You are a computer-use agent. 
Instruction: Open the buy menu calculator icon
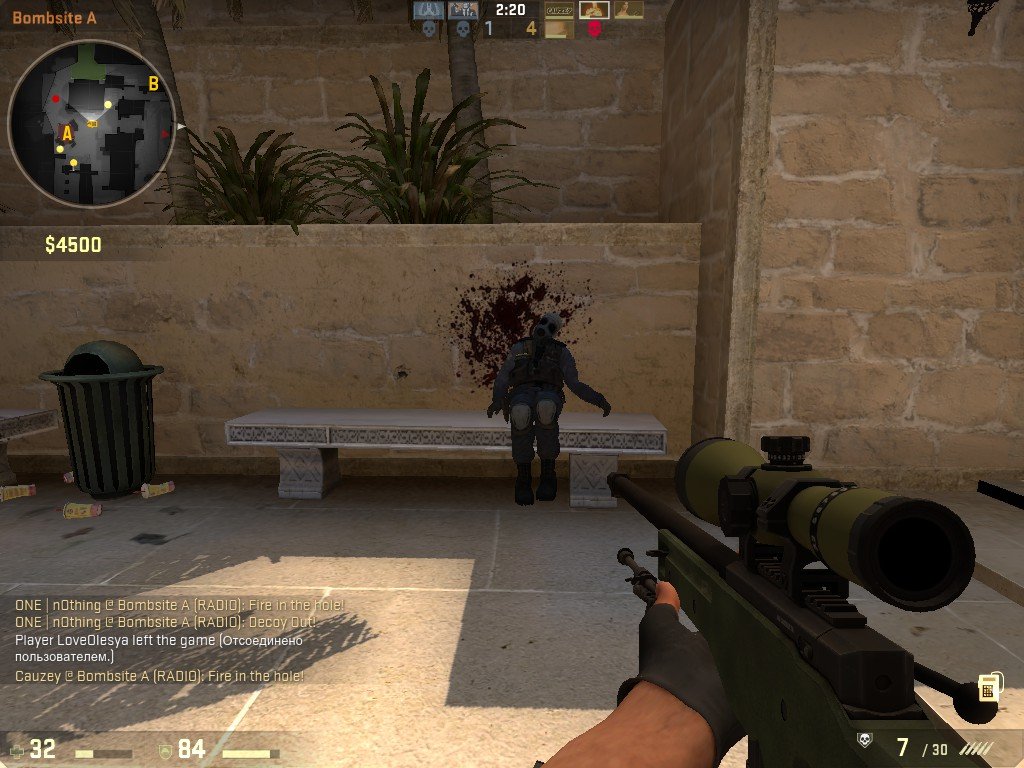tap(988, 687)
